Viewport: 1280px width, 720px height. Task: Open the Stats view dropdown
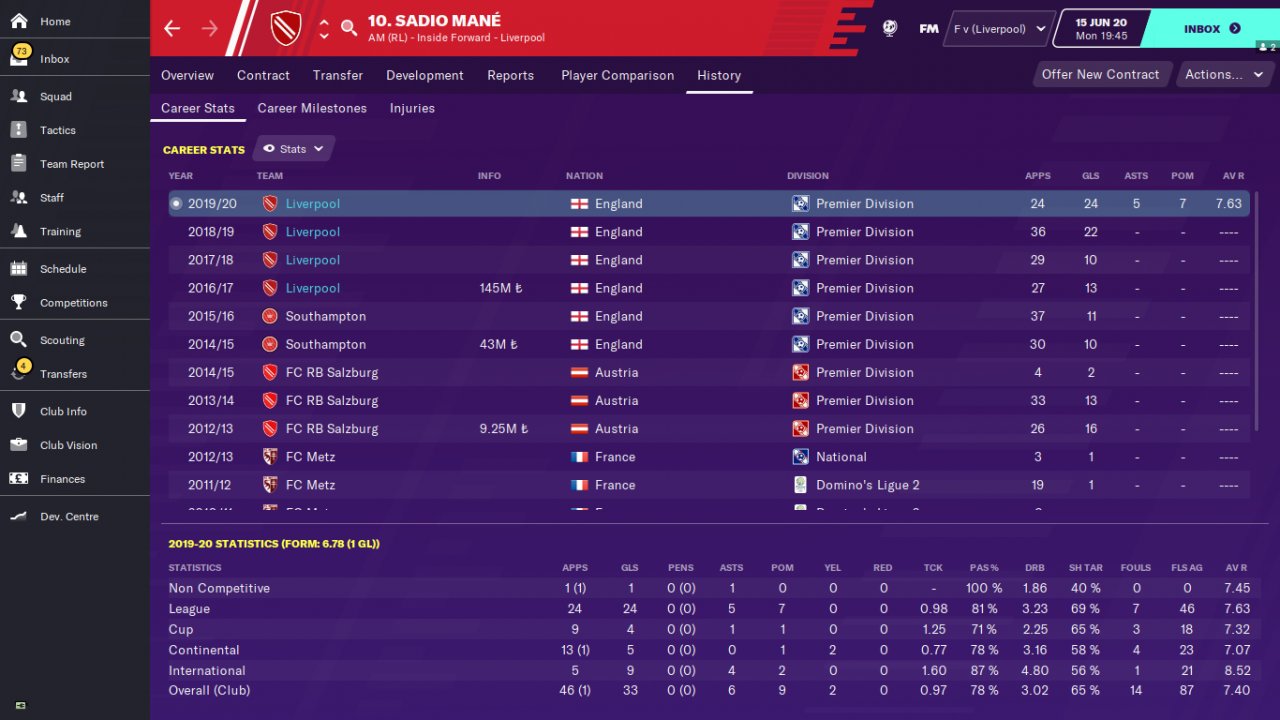click(294, 149)
